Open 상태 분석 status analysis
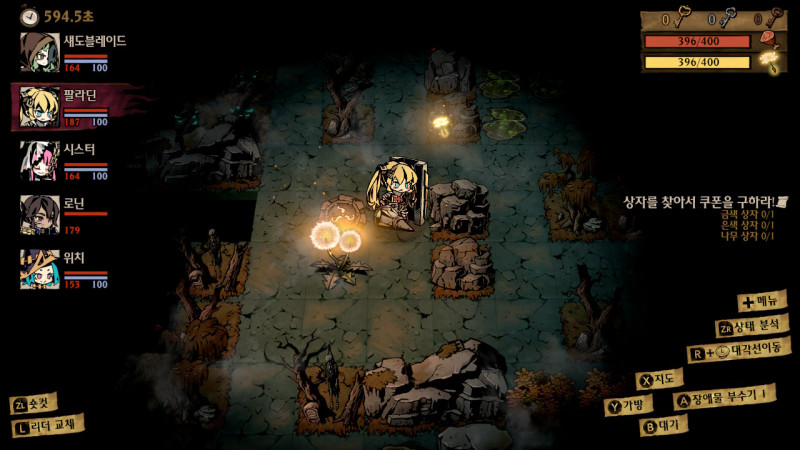The width and height of the screenshot is (800, 450). pos(752,327)
